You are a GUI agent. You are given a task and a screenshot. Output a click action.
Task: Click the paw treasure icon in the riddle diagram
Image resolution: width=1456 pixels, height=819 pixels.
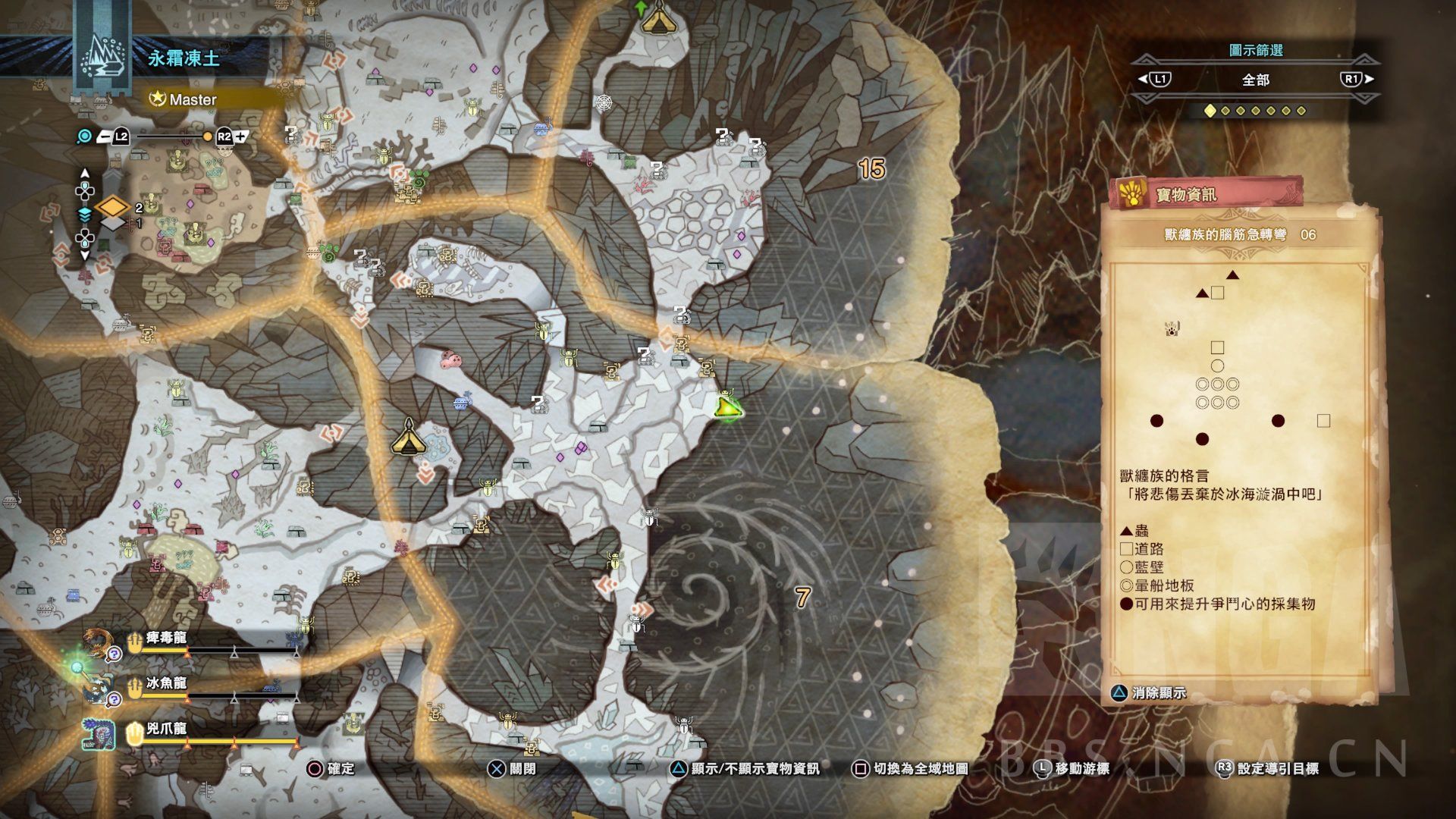click(x=1172, y=329)
